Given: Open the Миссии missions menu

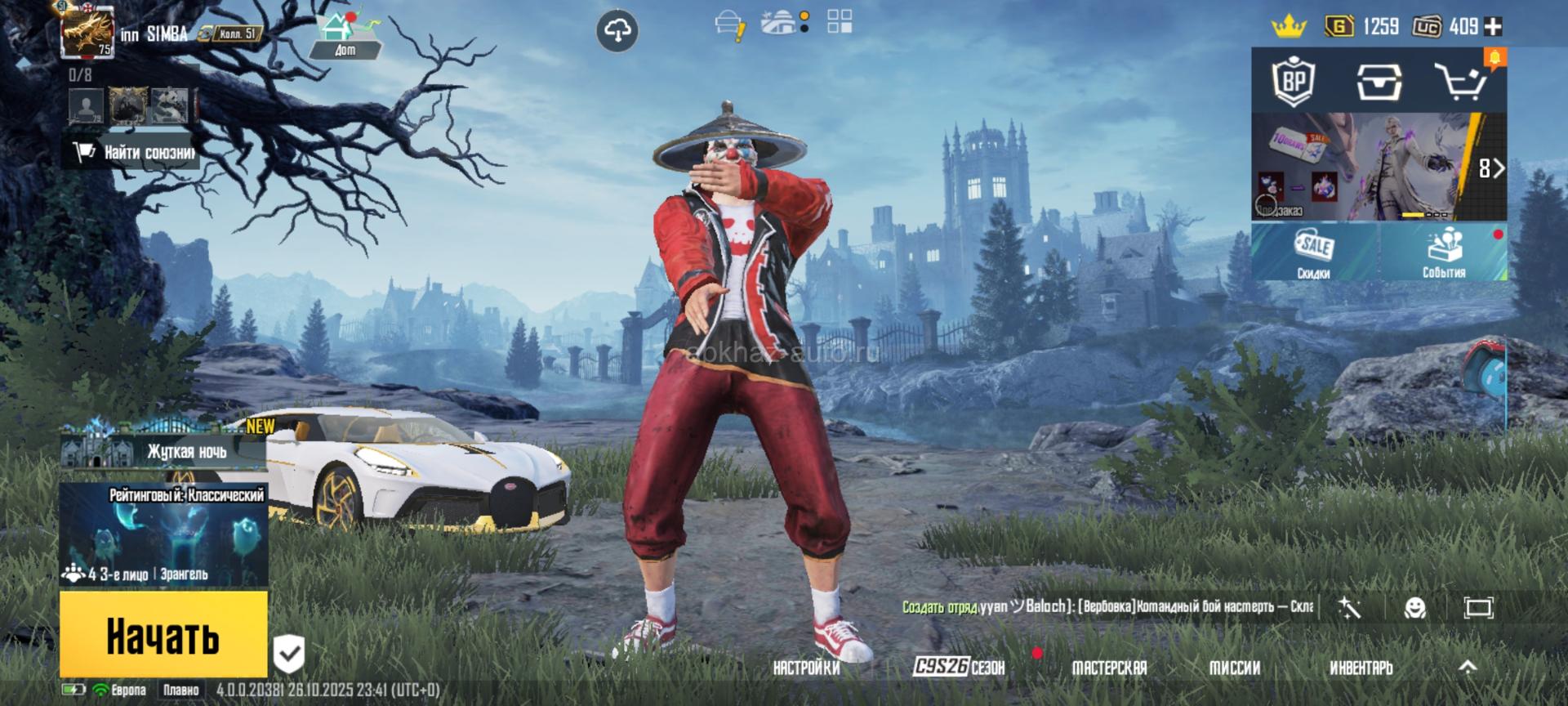Looking at the screenshot, I should click(x=1234, y=668).
